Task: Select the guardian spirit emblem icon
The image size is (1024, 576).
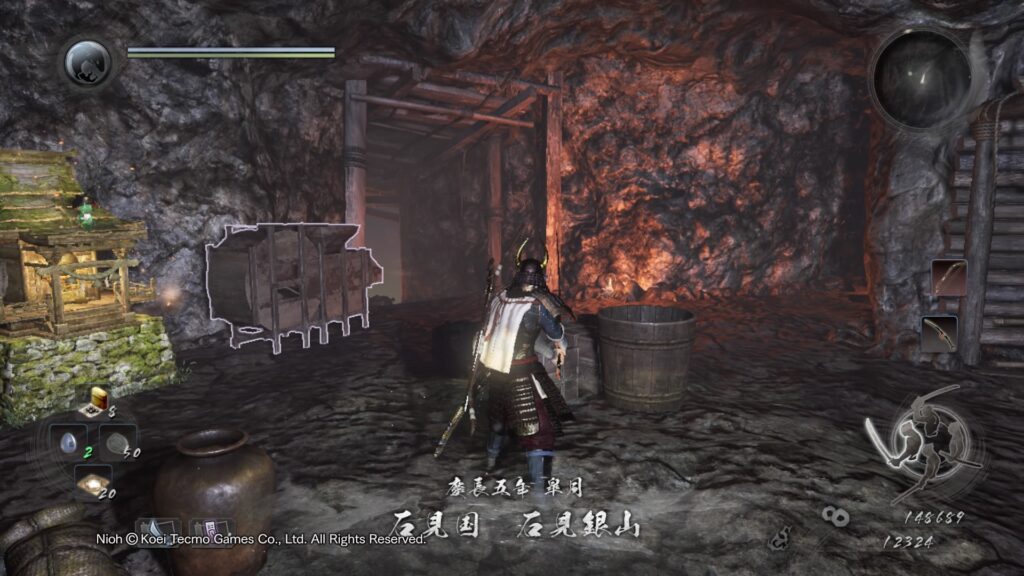Action: (x=88, y=62)
